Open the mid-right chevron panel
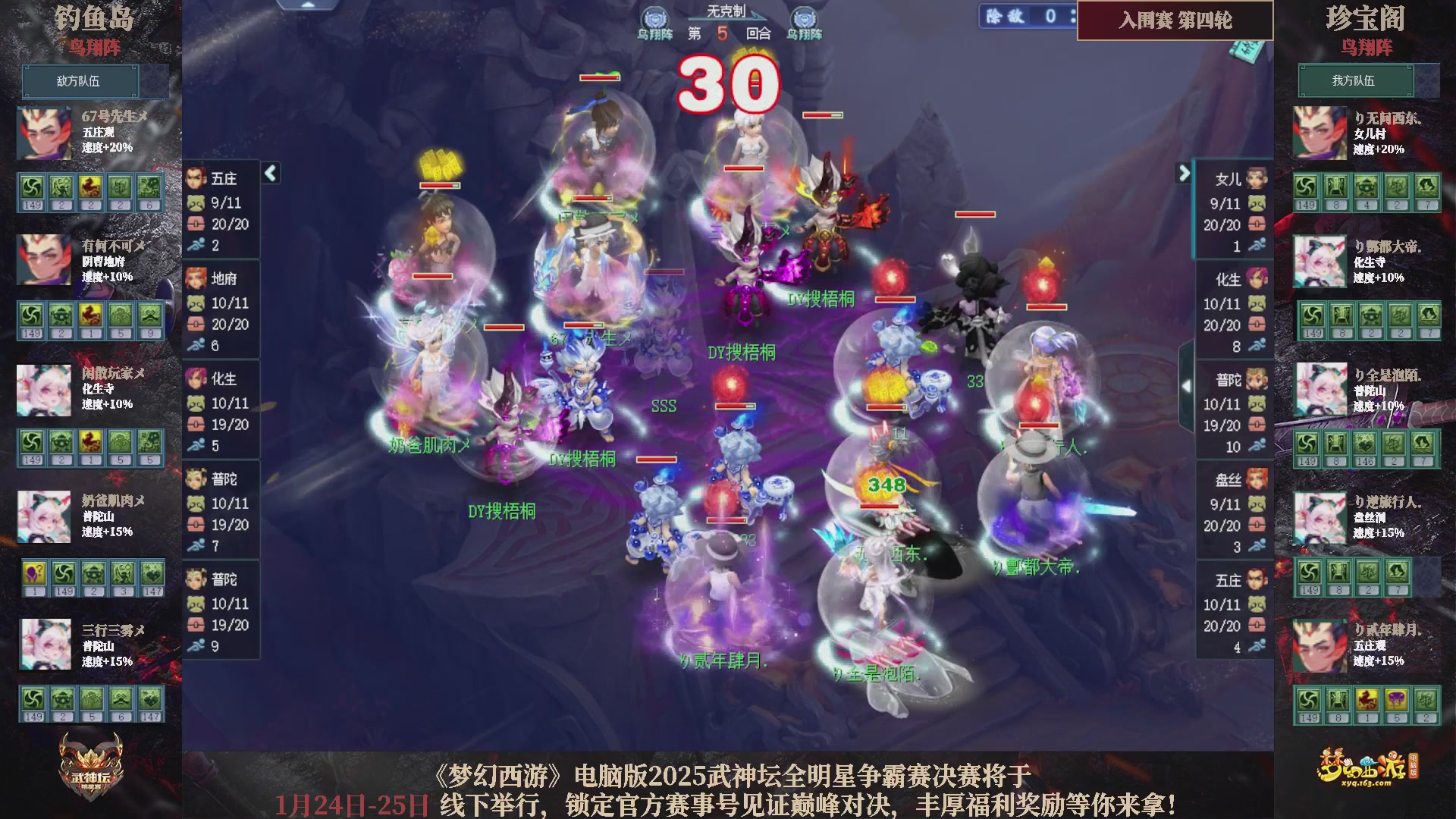This screenshot has height=819, width=1456. [1185, 385]
